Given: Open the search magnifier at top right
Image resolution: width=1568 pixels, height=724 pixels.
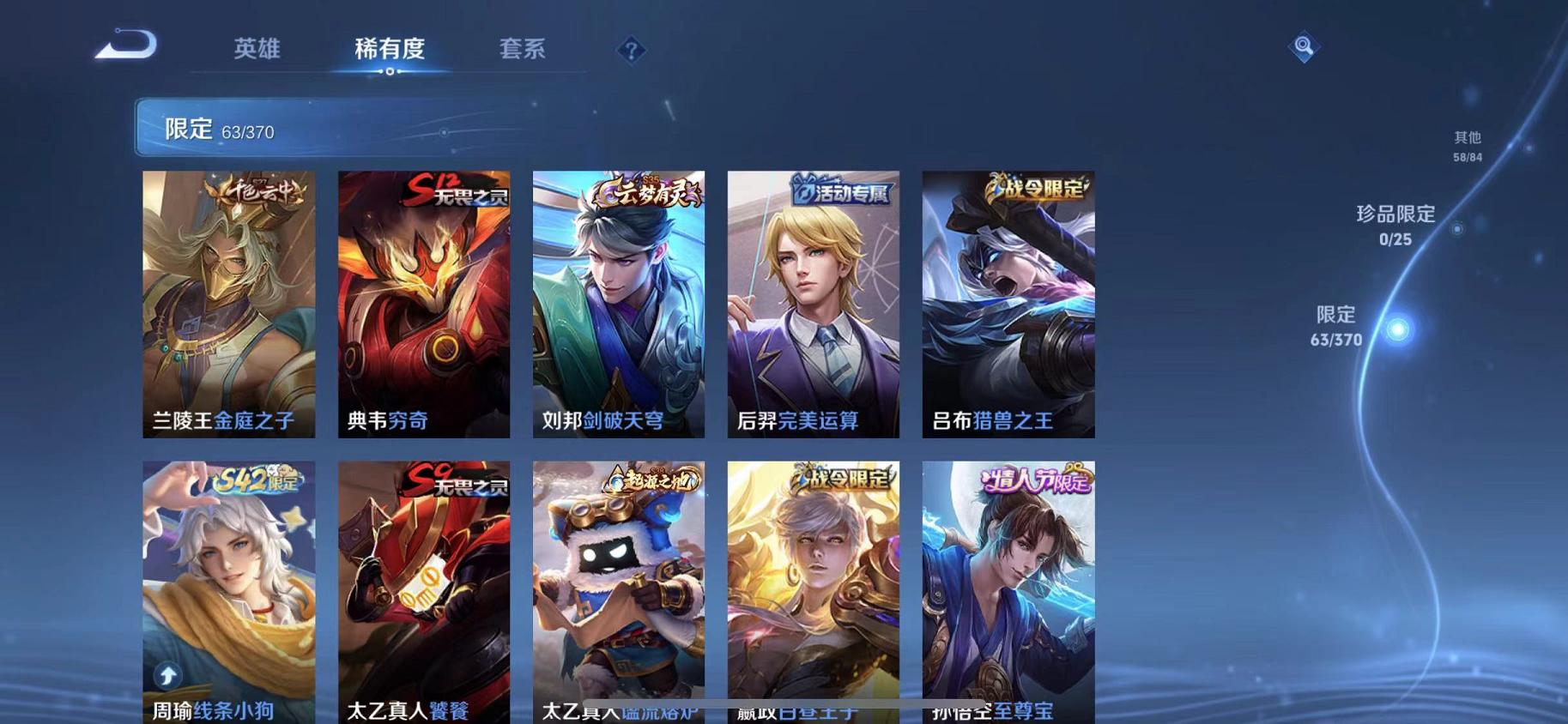Looking at the screenshot, I should pos(1304,46).
